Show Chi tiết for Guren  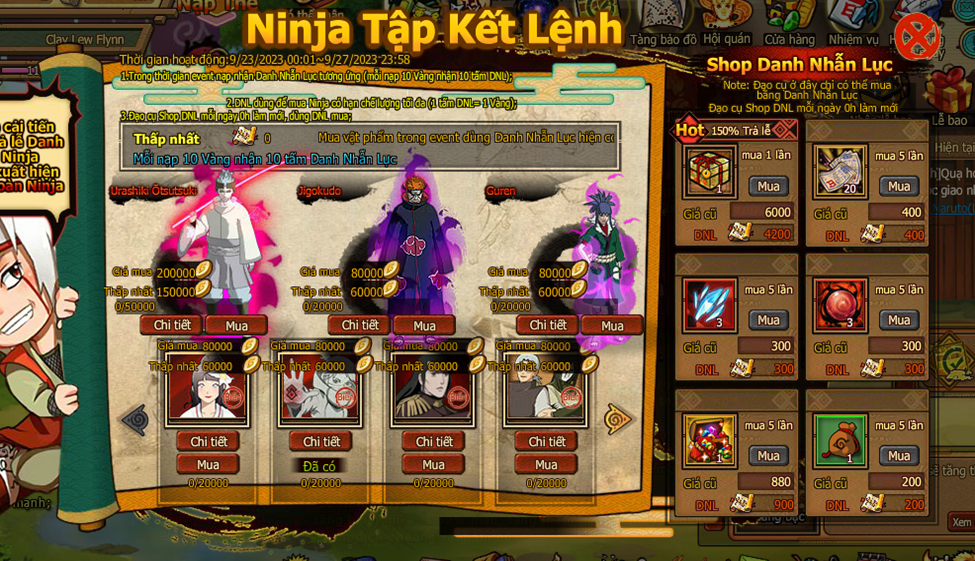[547, 325]
